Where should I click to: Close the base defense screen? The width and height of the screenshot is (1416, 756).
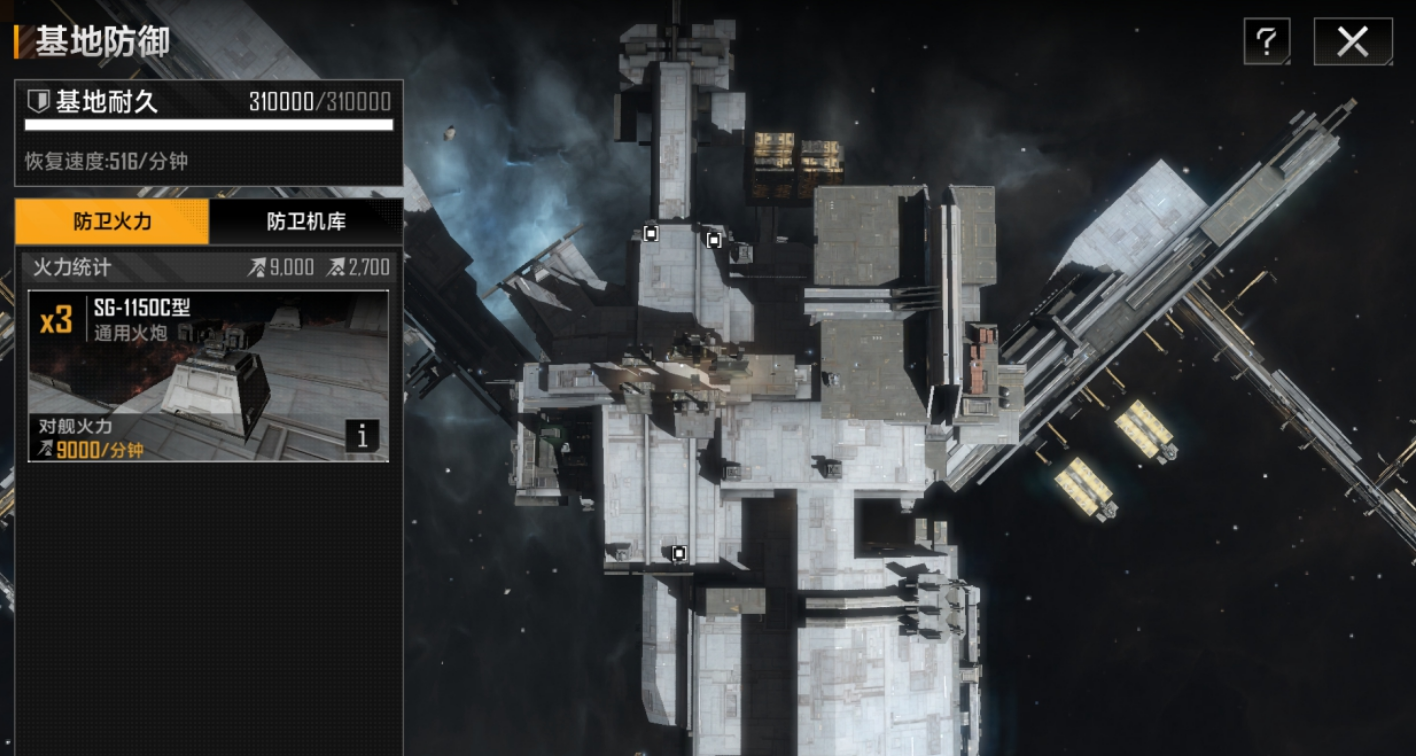click(x=1352, y=41)
